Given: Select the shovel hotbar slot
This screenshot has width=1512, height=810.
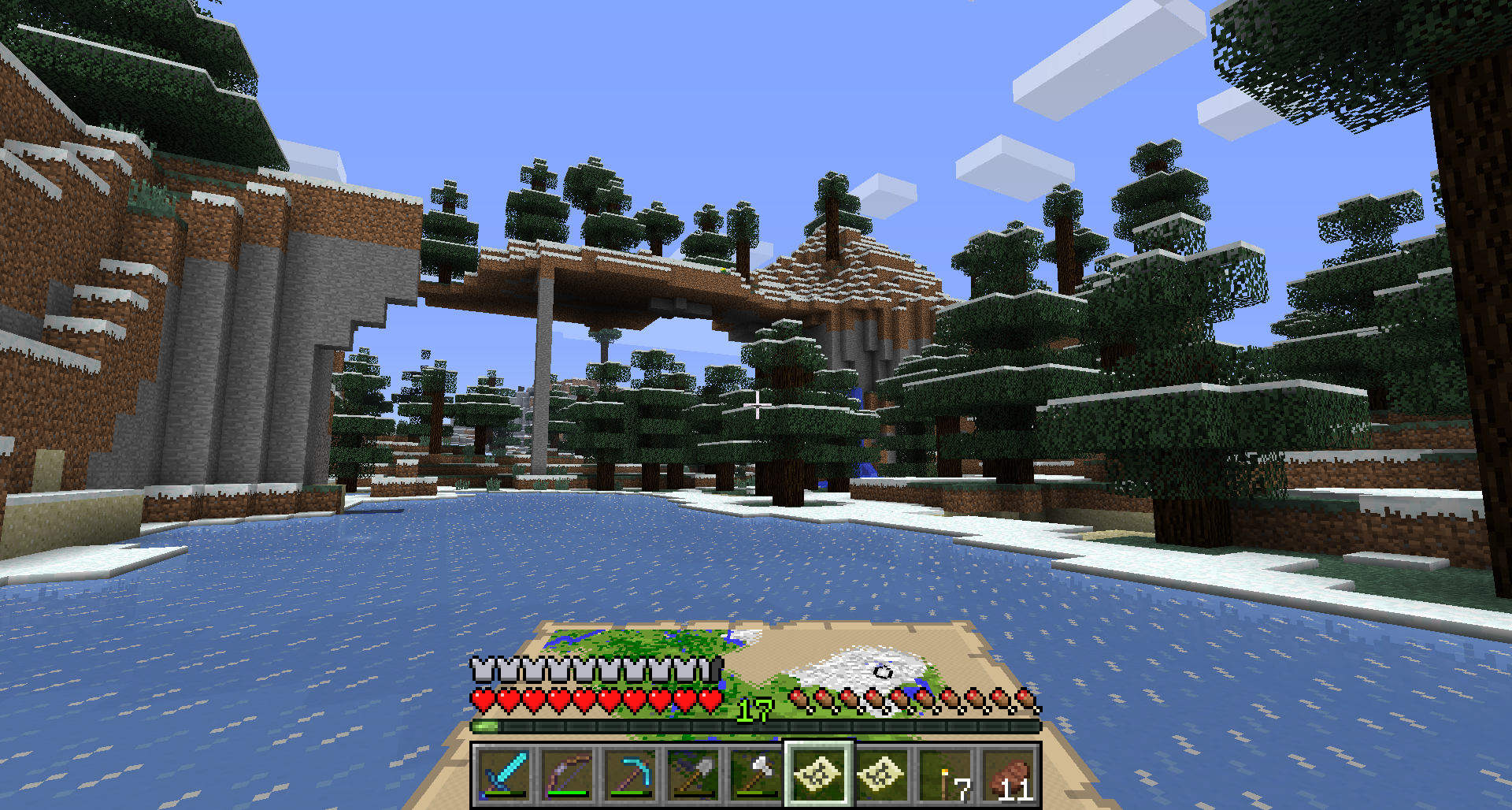Looking at the screenshot, I should (x=693, y=775).
